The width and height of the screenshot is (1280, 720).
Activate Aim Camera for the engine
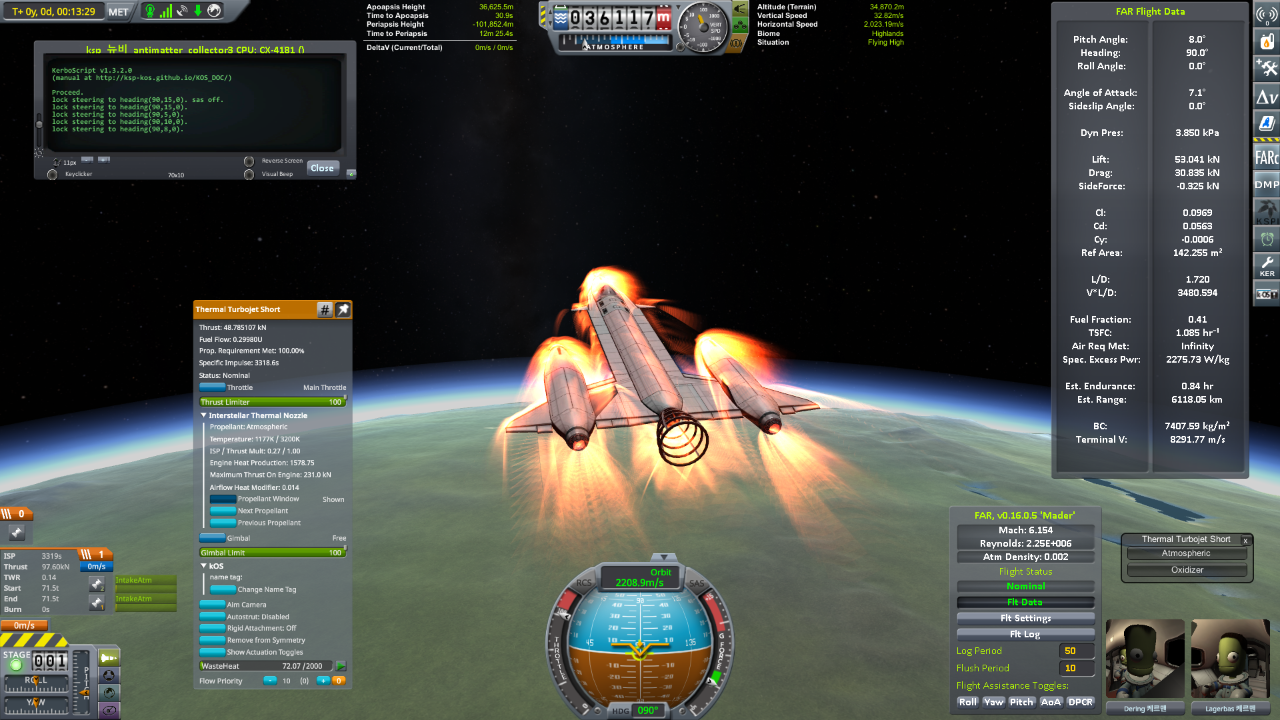point(213,605)
